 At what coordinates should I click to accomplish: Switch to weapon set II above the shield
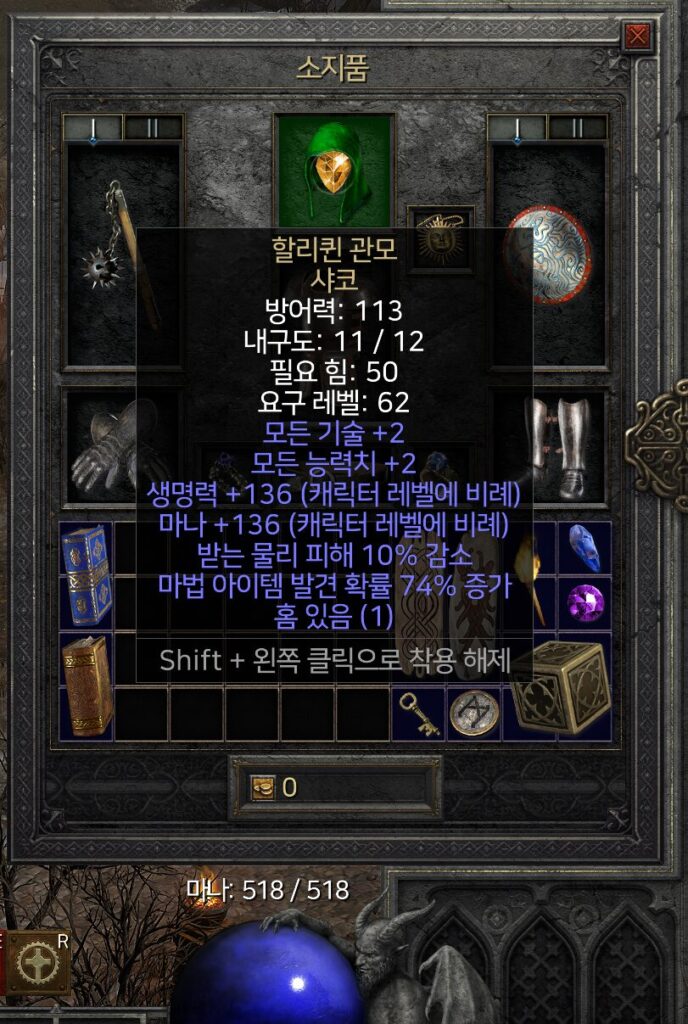(x=577, y=128)
